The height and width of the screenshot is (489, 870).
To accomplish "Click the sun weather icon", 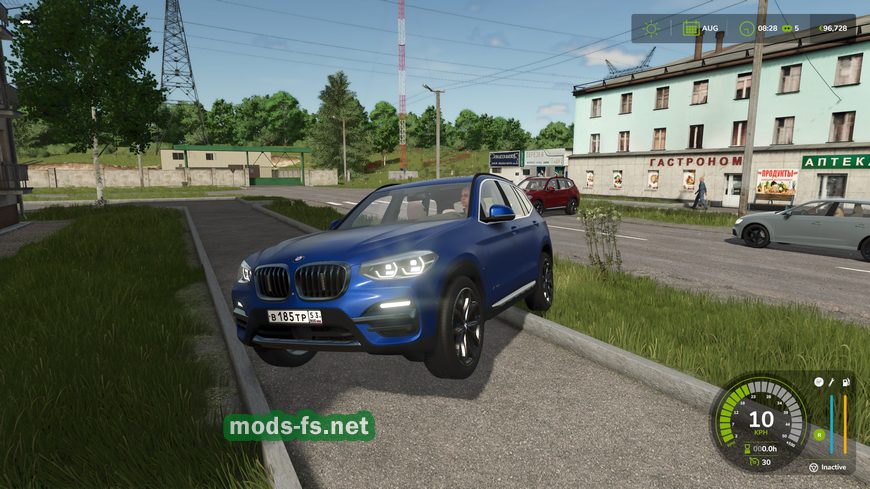I will [x=652, y=28].
